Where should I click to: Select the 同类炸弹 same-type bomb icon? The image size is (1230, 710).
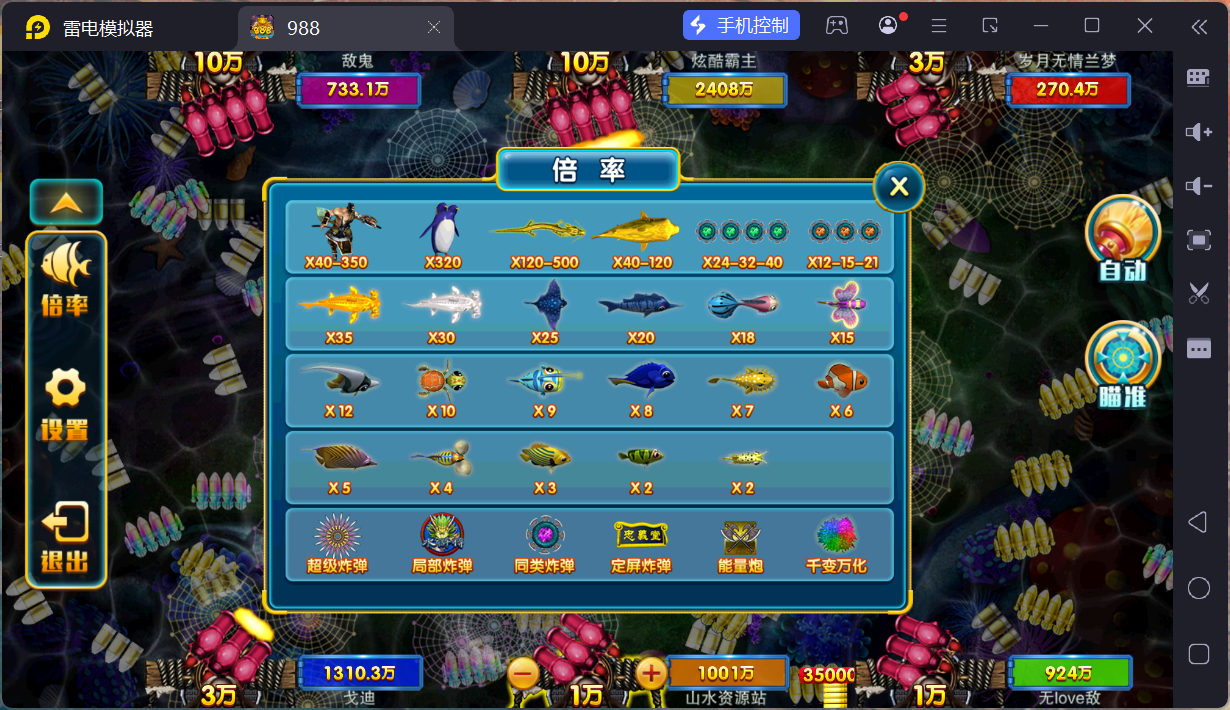click(544, 543)
